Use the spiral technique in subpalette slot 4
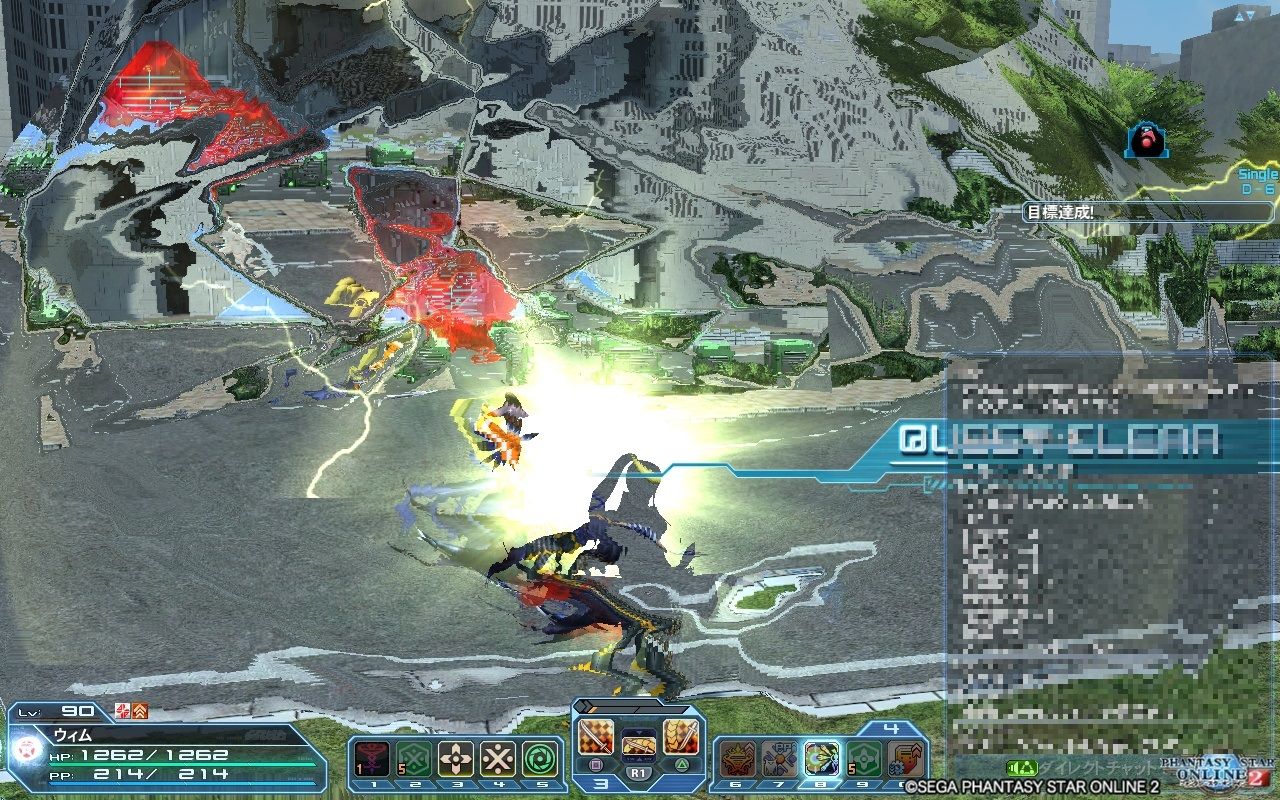The width and height of the screenshot is (1280, 800). (499, 757)
